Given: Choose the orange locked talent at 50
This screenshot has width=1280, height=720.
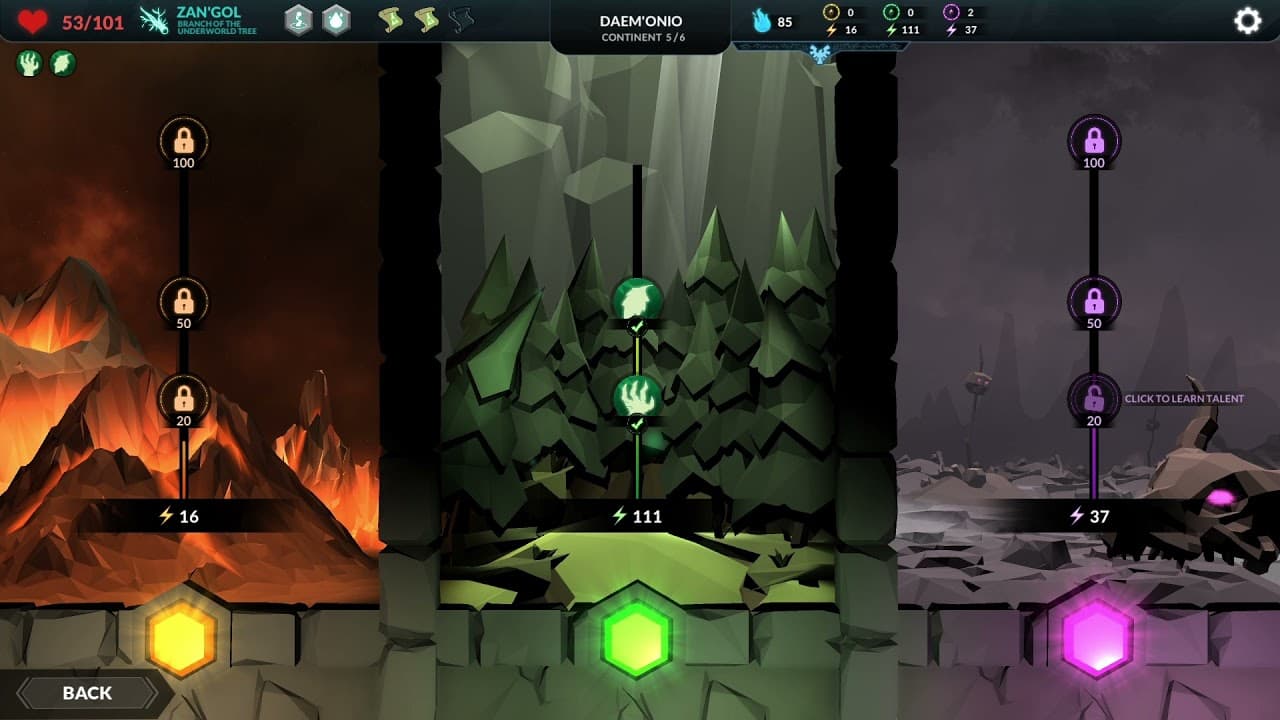Looking at the screenshot, I should pos(184,299).
